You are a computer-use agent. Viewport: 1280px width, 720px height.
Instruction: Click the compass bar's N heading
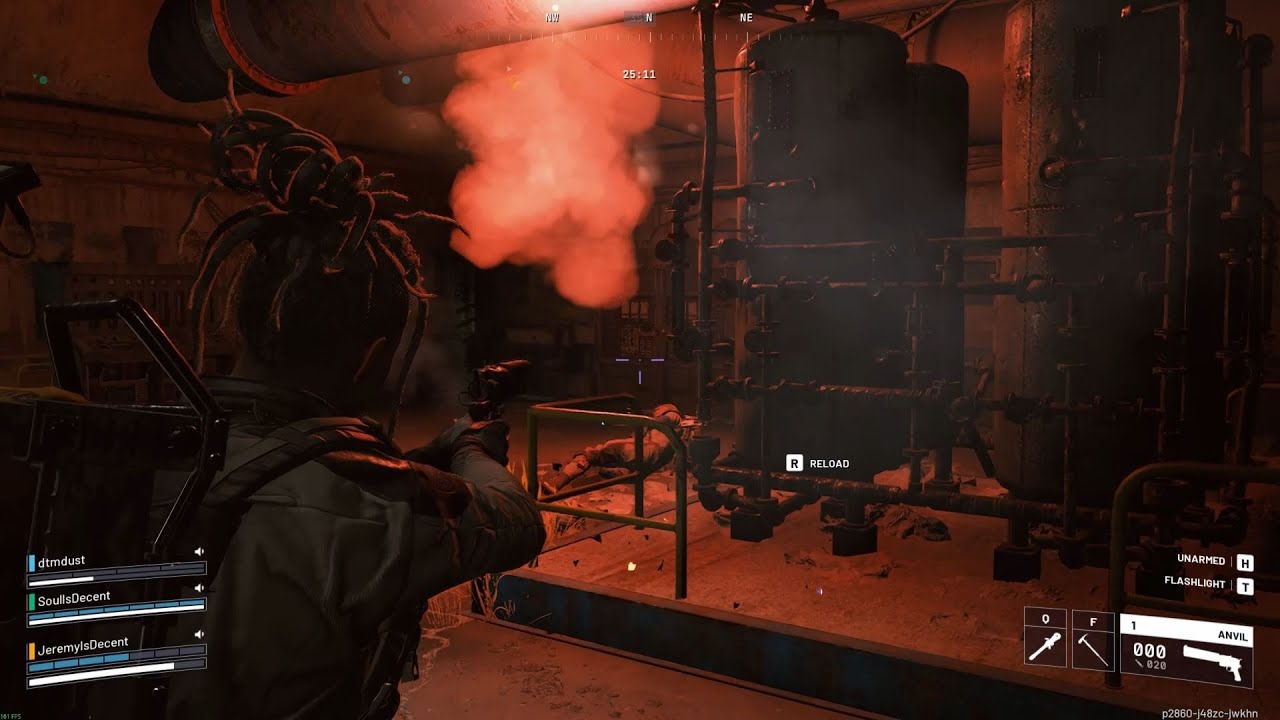click(649, 18)
